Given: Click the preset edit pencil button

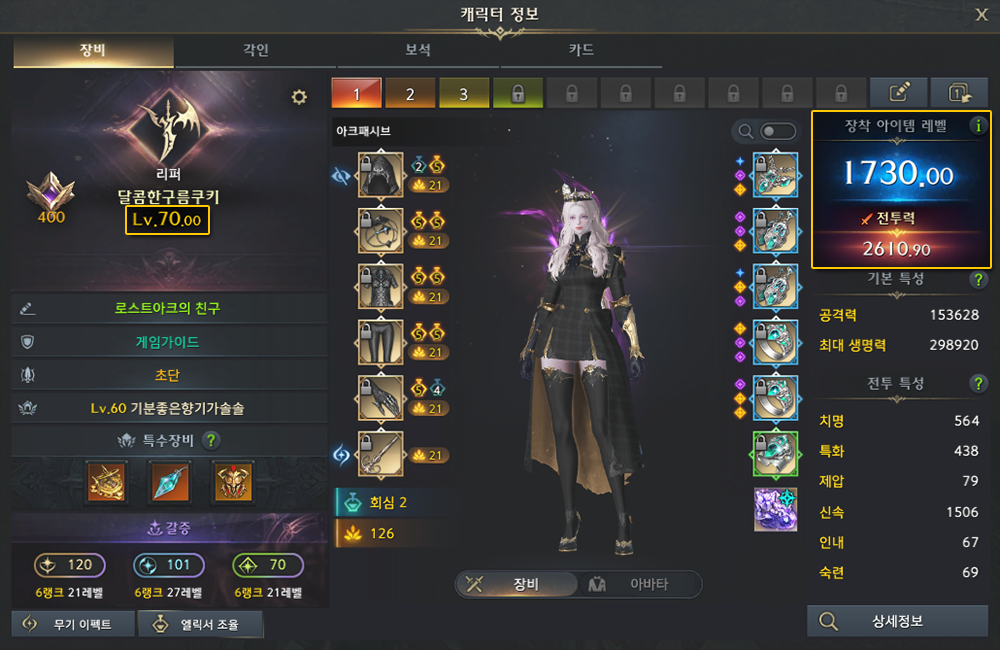Looking at the screenshot, I should tap(898, 93).
